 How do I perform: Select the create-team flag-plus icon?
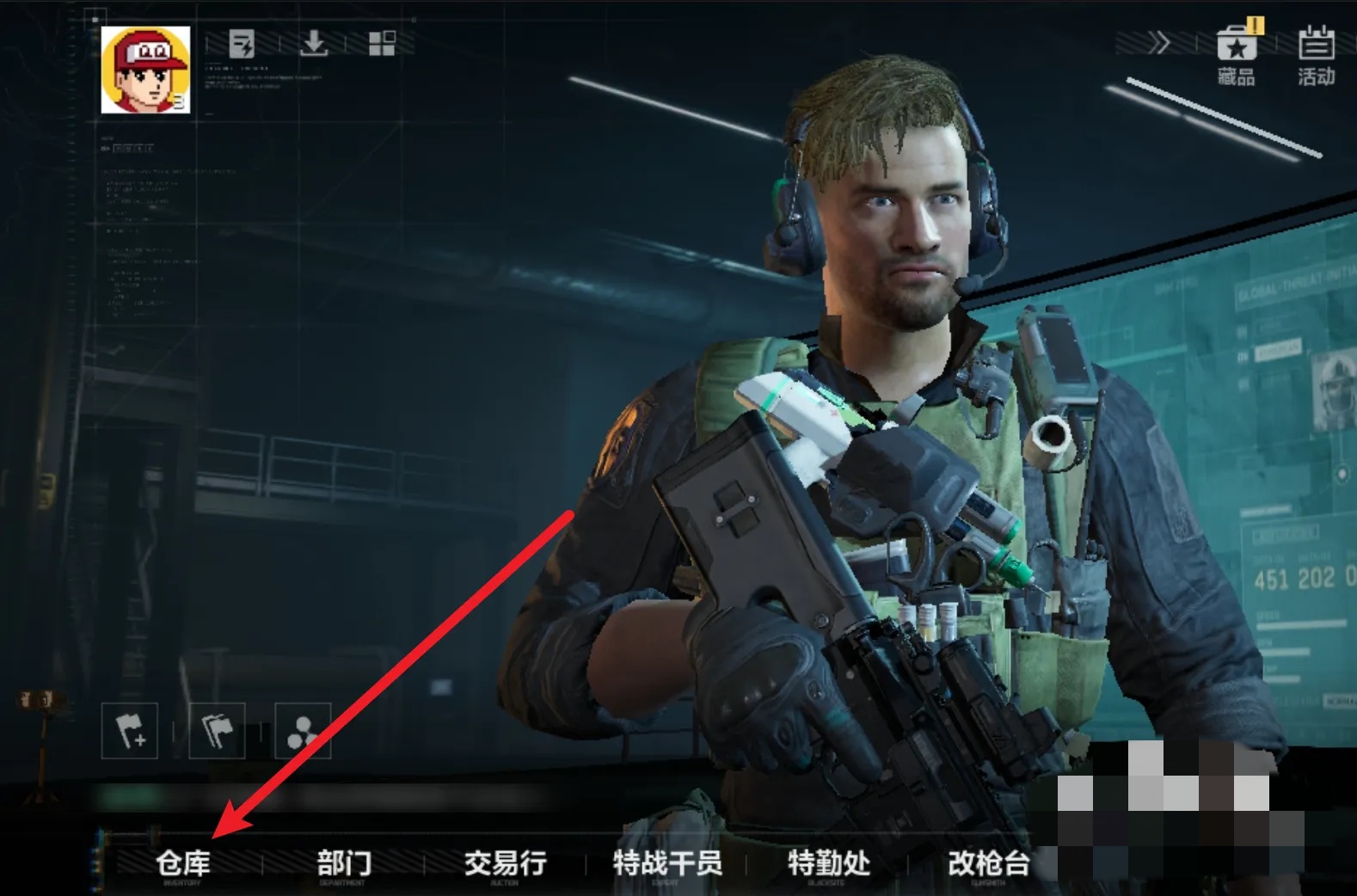click(x=131, y=728)
